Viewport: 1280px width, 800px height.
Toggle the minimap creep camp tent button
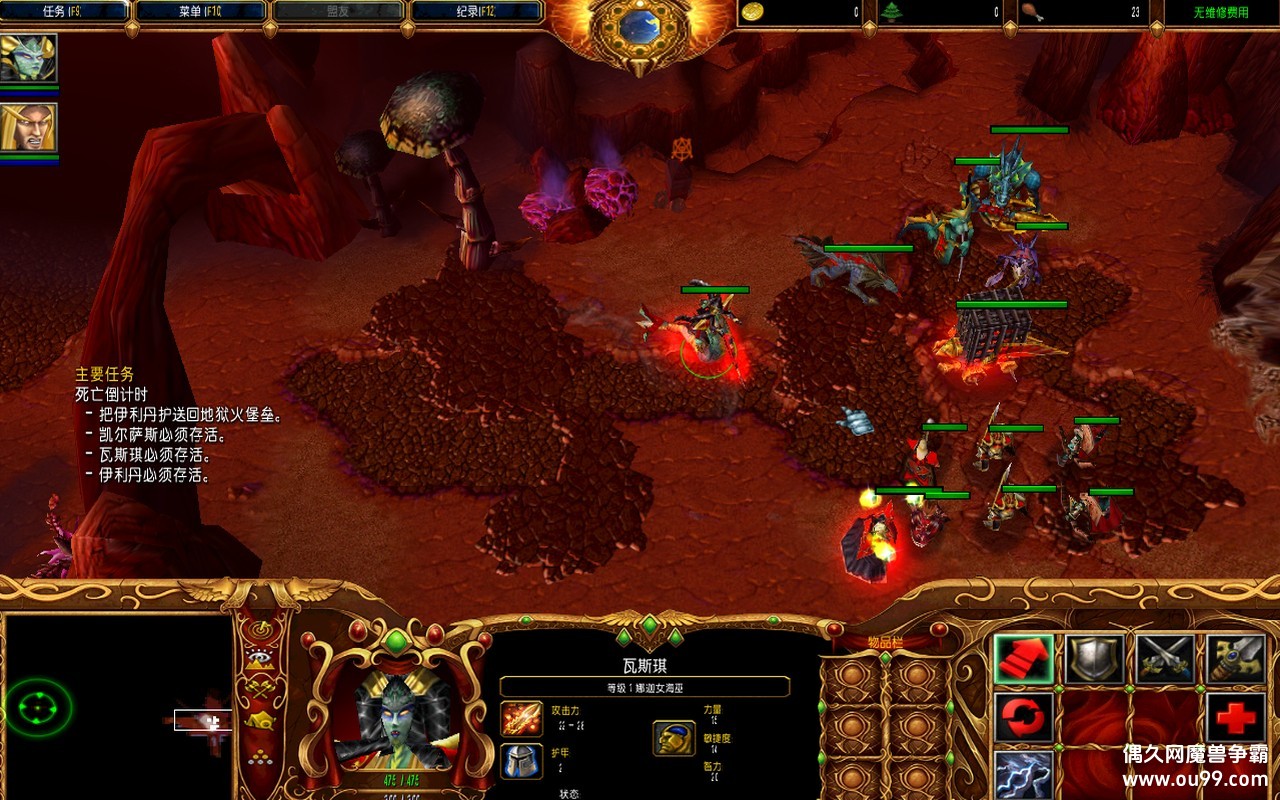[x=262, y=719]
